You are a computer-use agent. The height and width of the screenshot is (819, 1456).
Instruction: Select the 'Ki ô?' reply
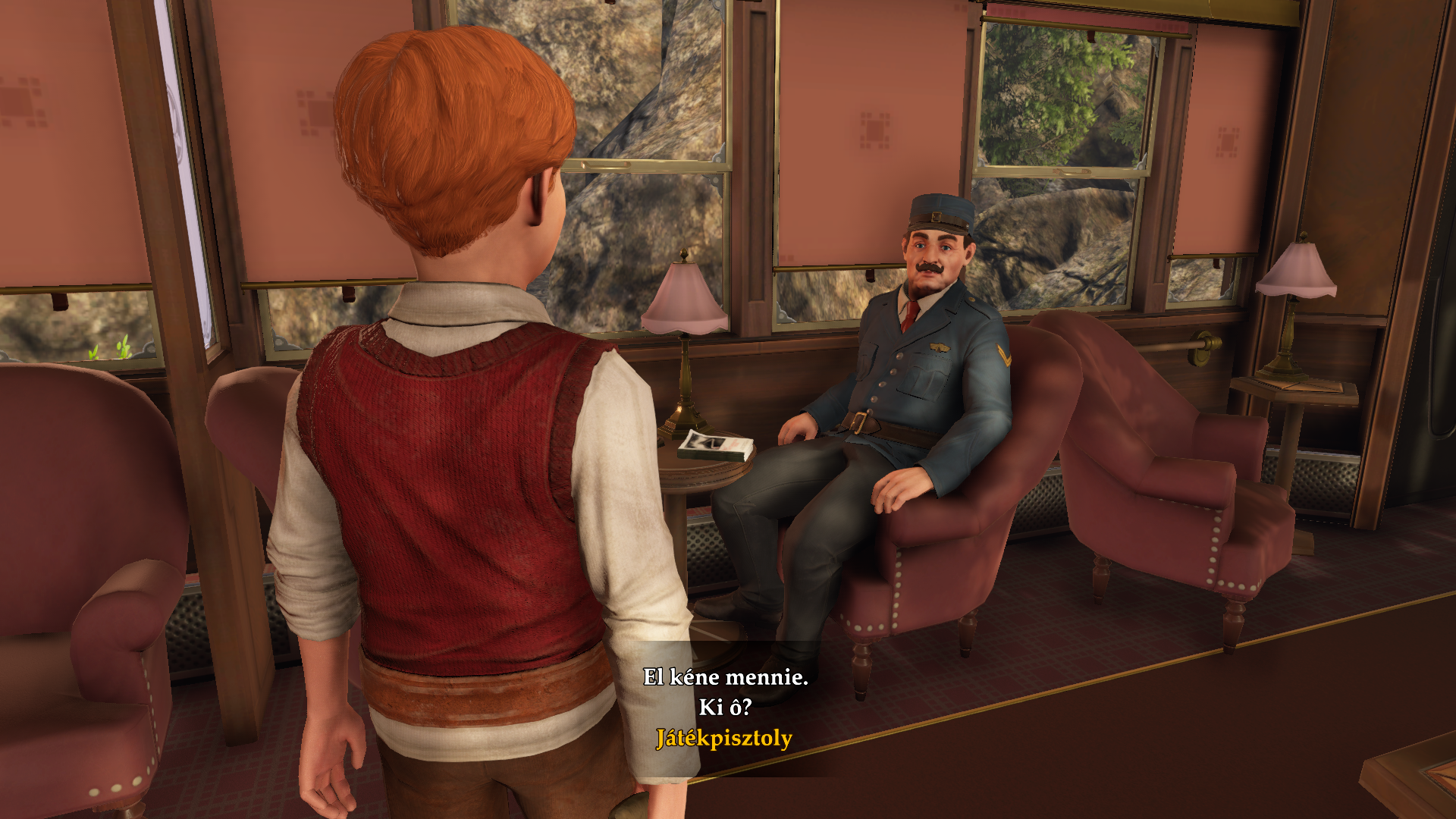click(725, 708)
